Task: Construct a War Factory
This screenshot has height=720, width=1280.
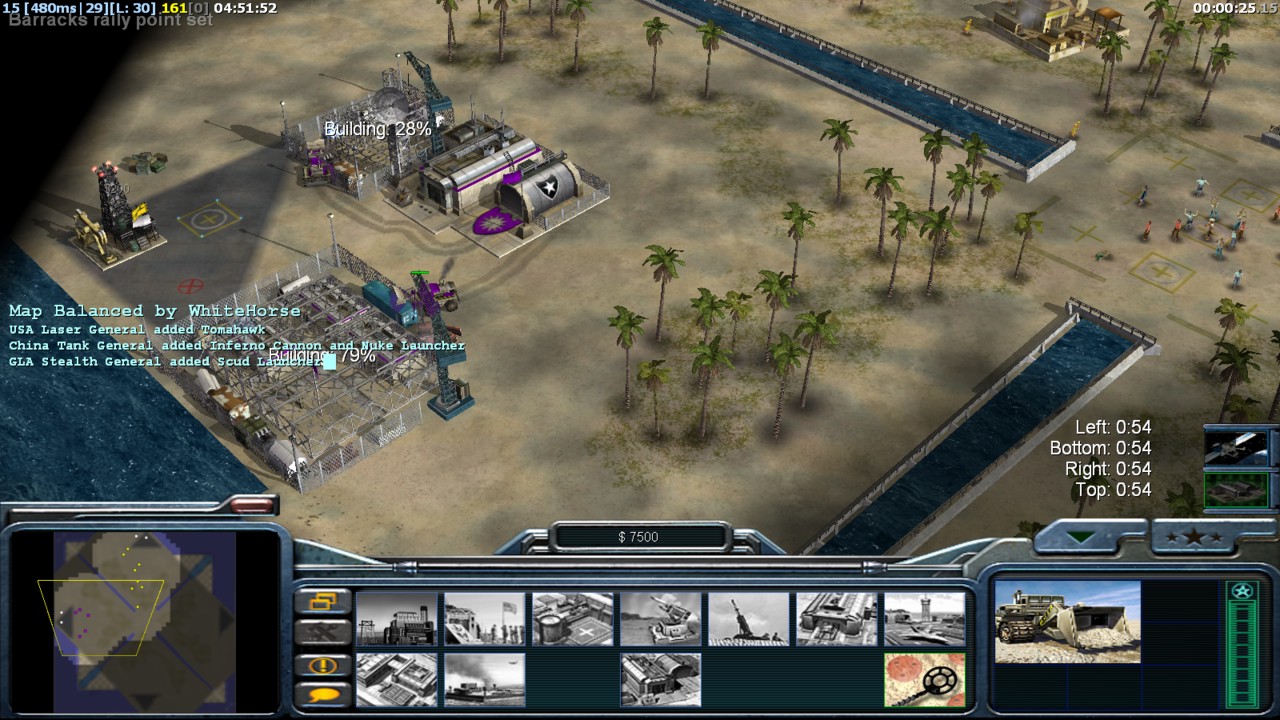Action: tap(837, 619)
